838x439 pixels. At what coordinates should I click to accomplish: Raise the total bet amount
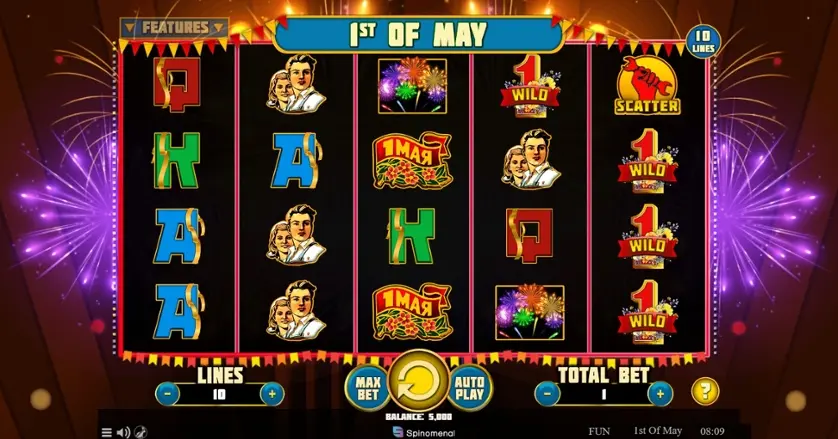(x=659, y=394)
